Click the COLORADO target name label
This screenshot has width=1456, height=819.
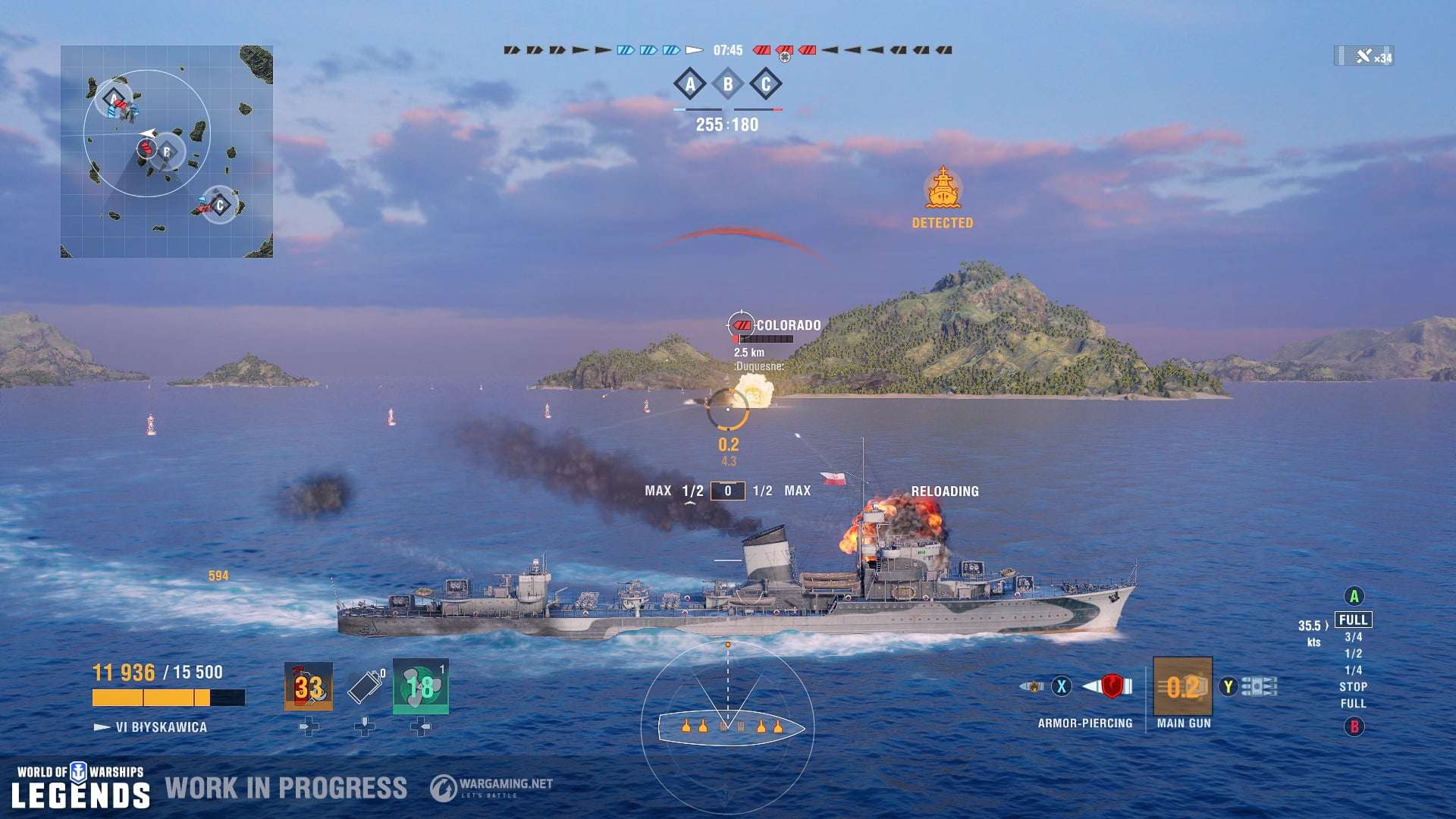click(789, 325)
